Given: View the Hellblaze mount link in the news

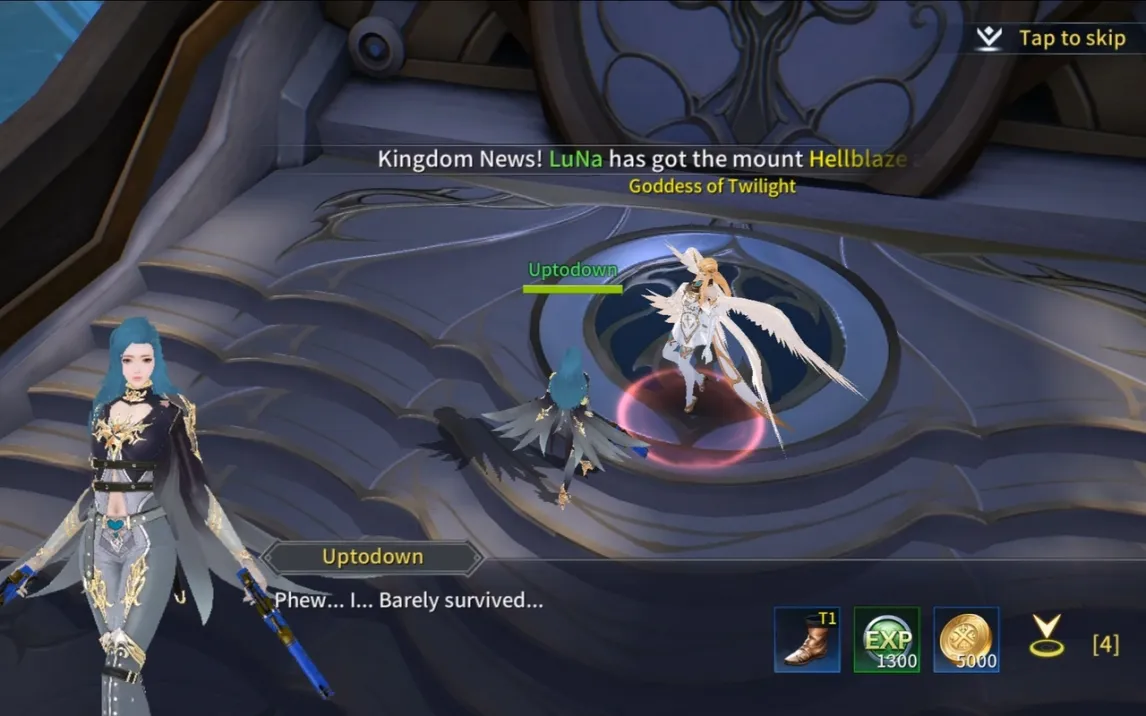Looking at the screenshot, I should tap(857, 158).
